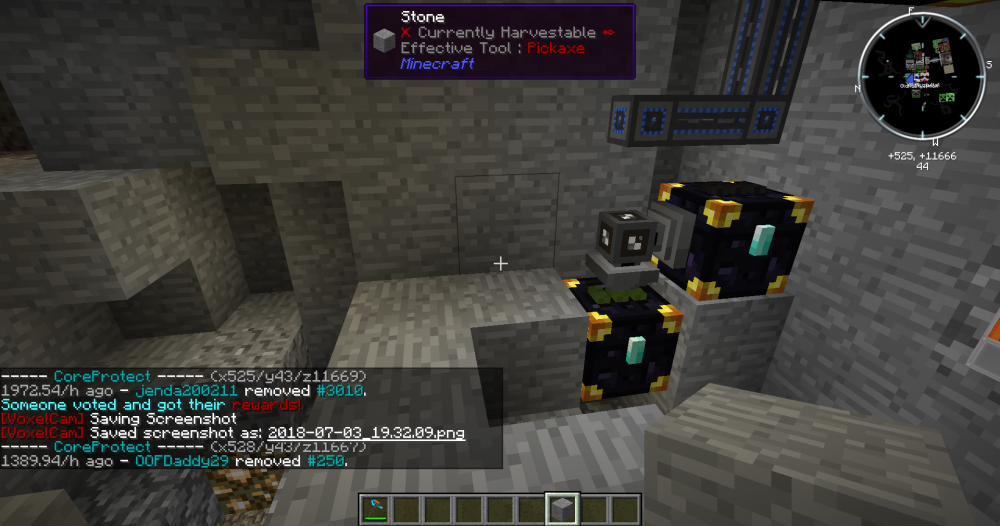
Task: Click the creeper face marker on minimap
Action: [x=945, y=96]
